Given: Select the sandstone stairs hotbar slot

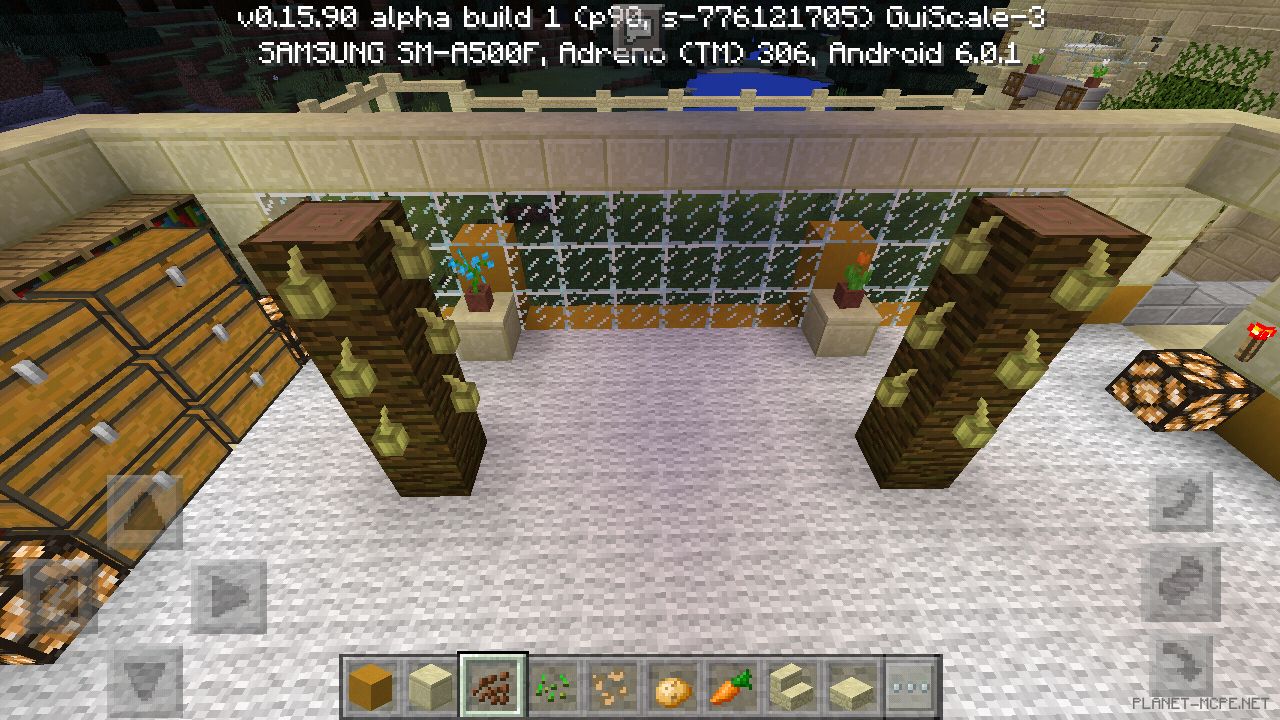Looking at the screenshot, I should [794, 688].
